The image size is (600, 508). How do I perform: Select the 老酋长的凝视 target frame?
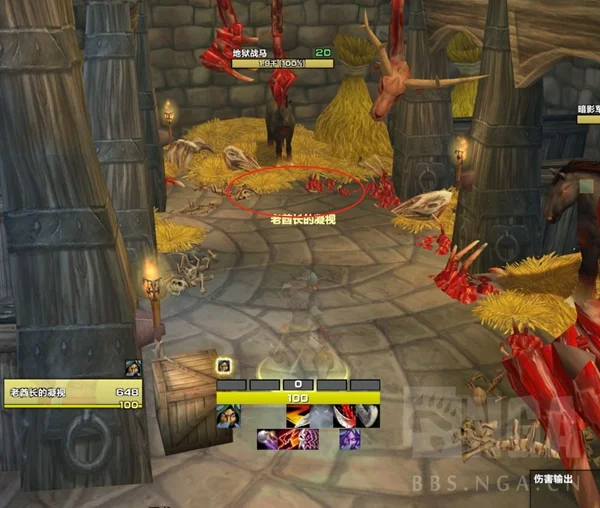coord(72,393)
